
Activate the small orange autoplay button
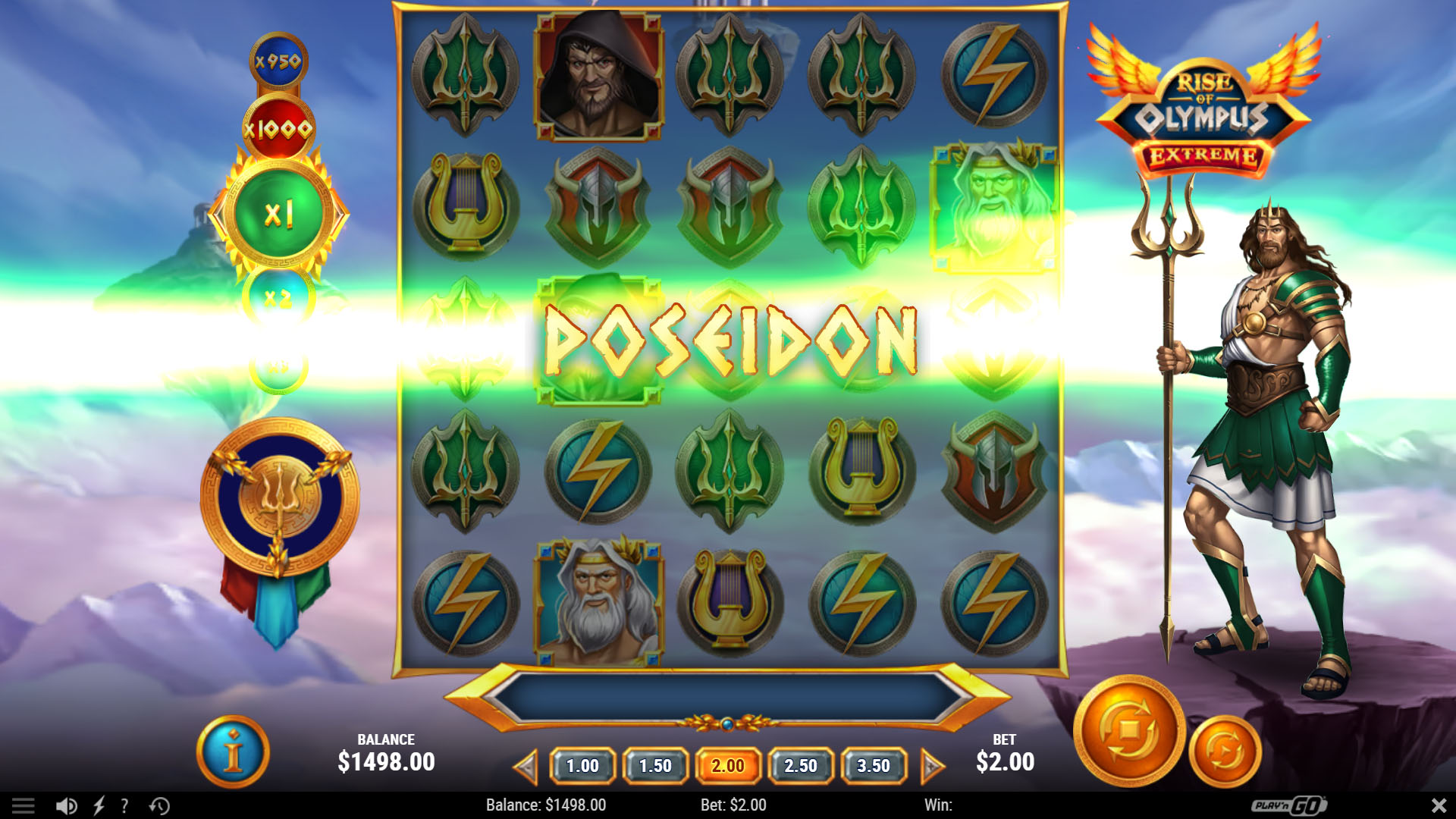pyautogui.click(x=1225, y=752)
